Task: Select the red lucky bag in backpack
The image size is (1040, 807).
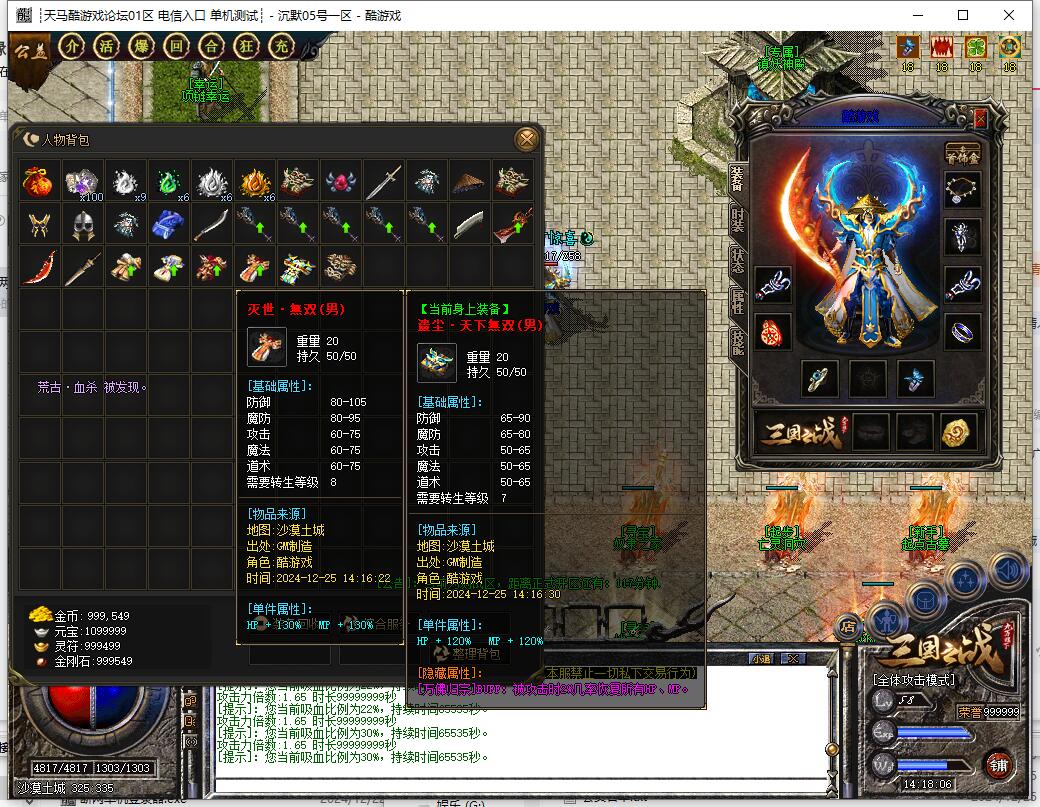Action: [x=39, y=182]
